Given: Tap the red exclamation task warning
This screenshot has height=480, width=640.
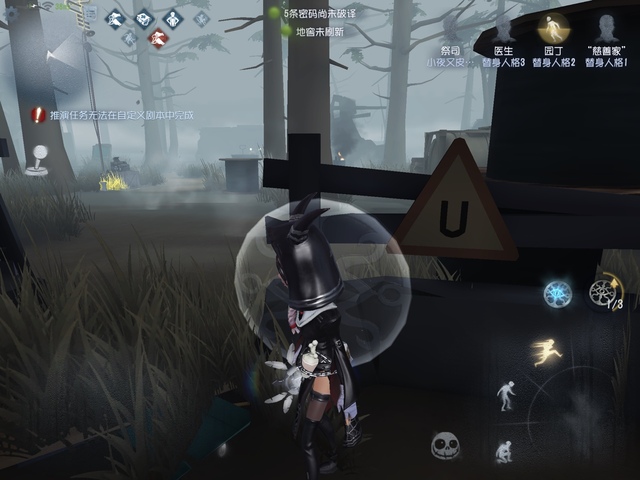Looking at the screenshot, I should click(x=38, y=115).
